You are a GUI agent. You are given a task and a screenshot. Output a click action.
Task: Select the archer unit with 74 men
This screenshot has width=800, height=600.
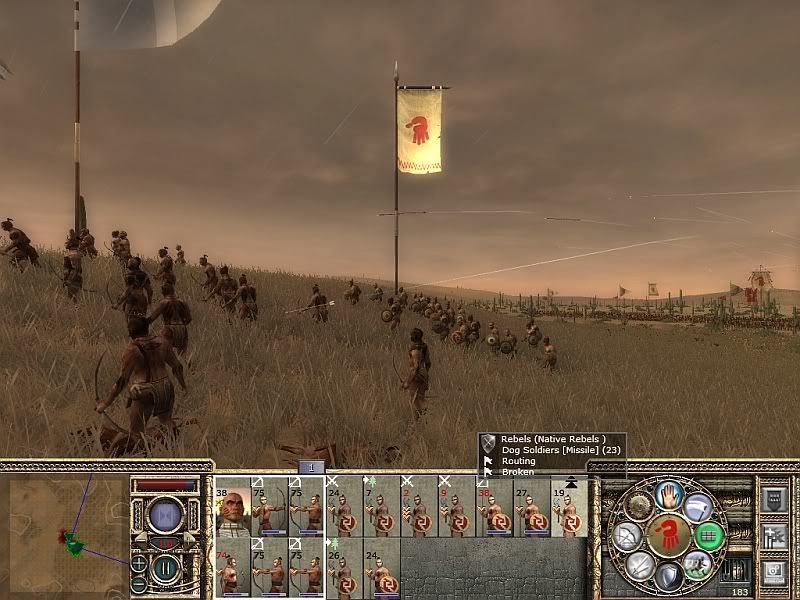(x=233, y=568)
